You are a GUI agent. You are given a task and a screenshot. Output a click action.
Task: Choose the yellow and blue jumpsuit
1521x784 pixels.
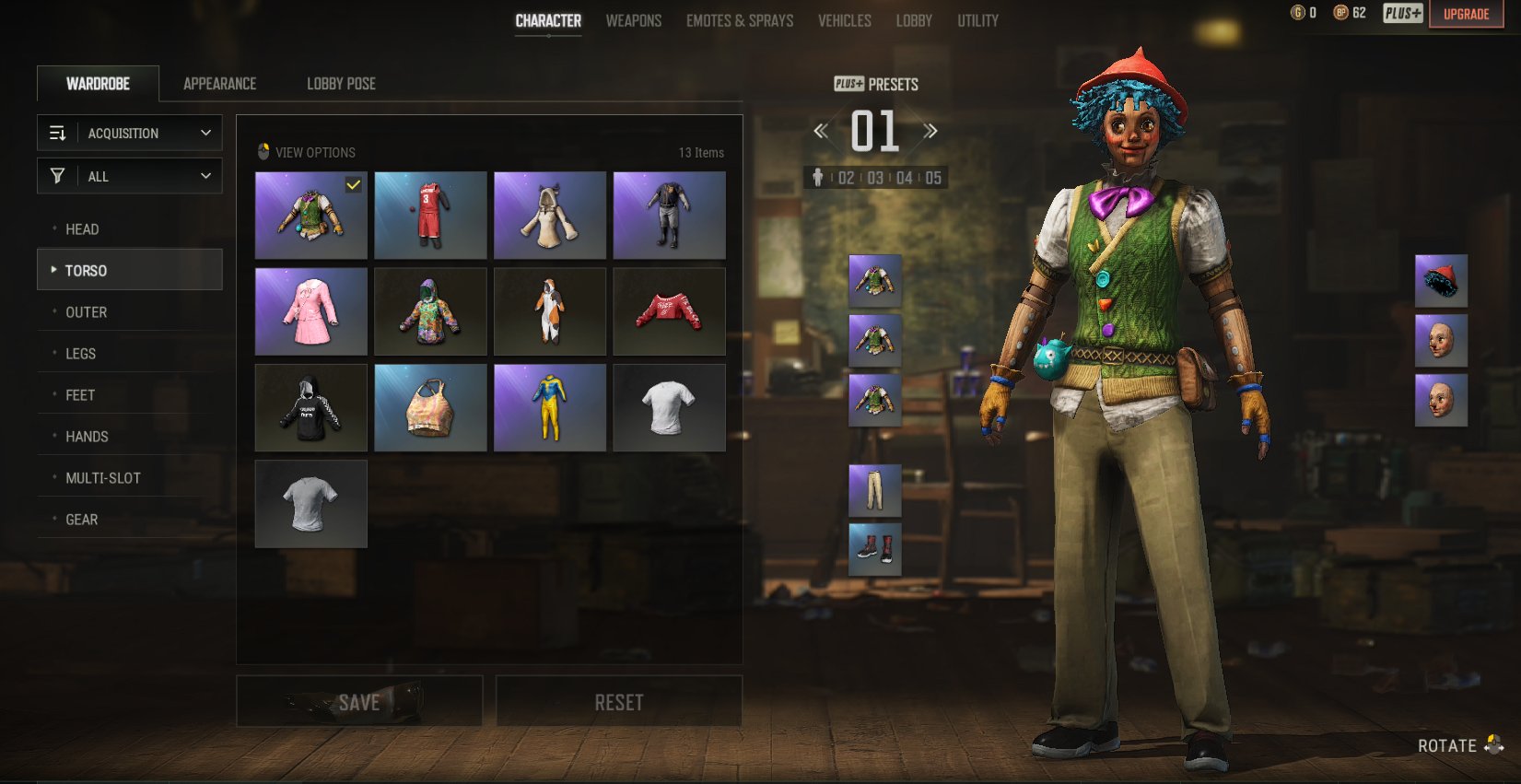tap(549, 408)
